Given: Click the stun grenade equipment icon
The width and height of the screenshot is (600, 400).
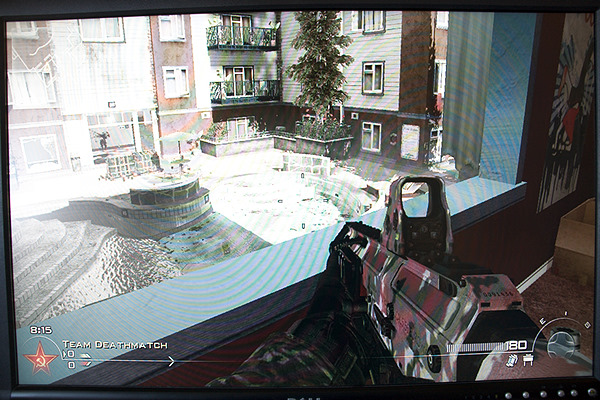Looking at the screenshot, I should [x=511, y=360].
